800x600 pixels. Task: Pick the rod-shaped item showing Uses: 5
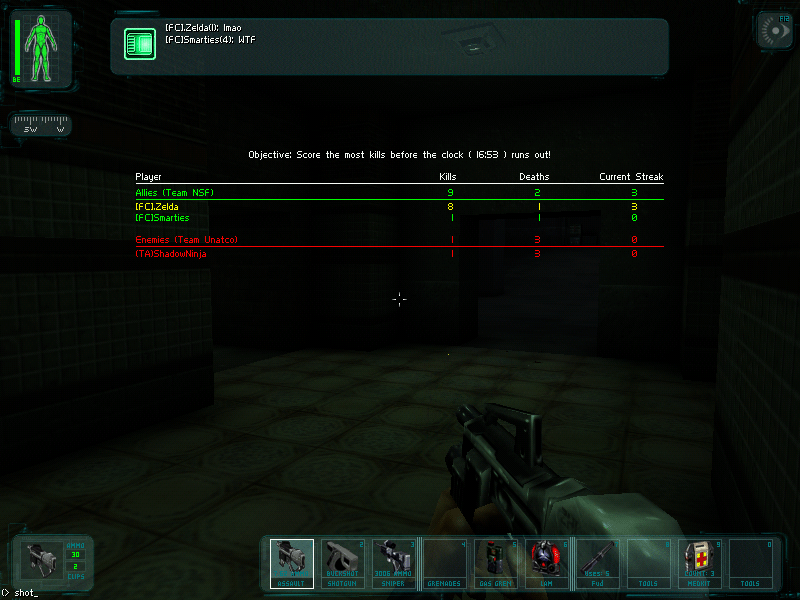(598, 563)
